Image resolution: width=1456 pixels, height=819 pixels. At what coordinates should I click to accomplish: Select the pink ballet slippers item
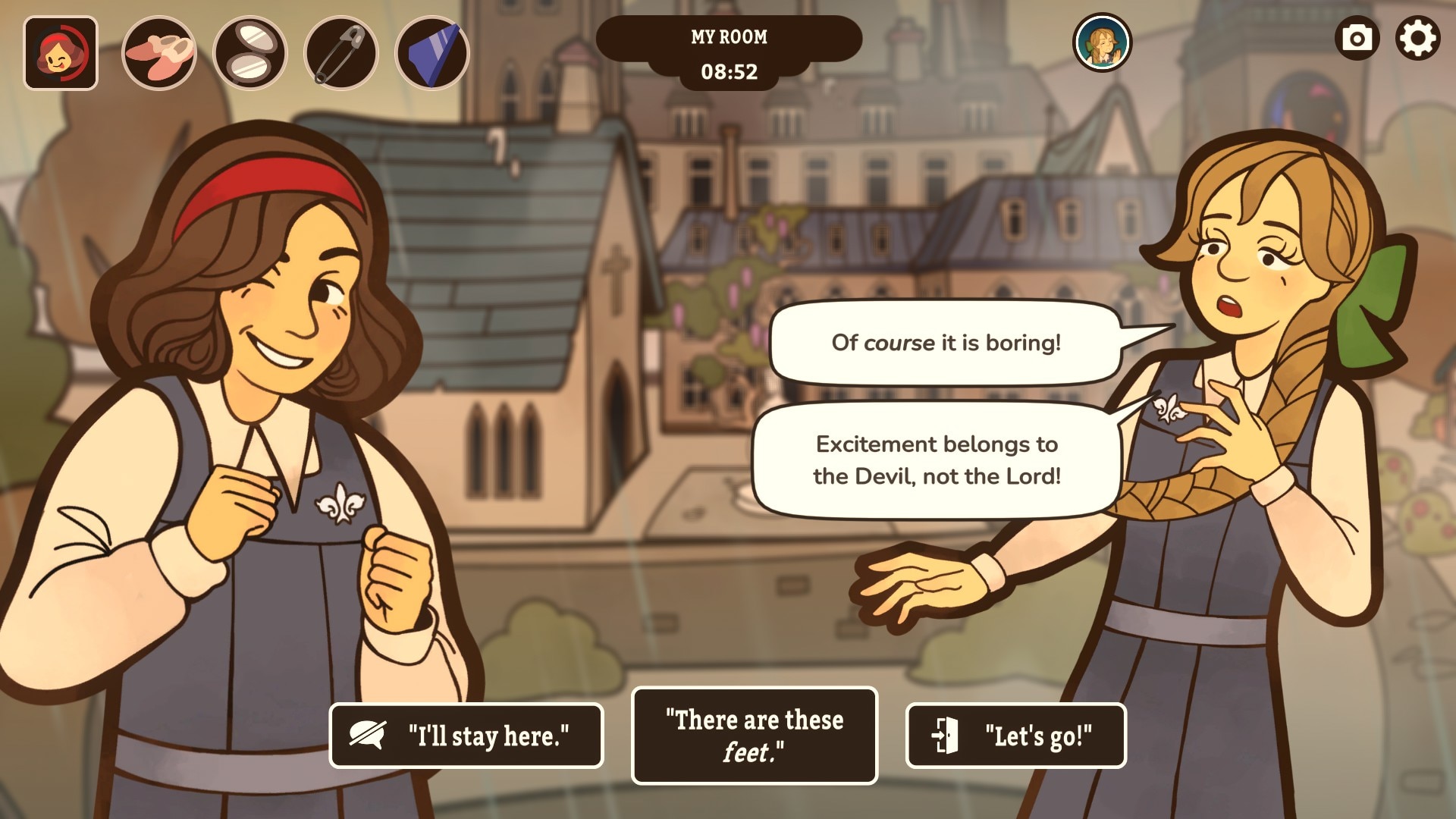pos(159,53)
